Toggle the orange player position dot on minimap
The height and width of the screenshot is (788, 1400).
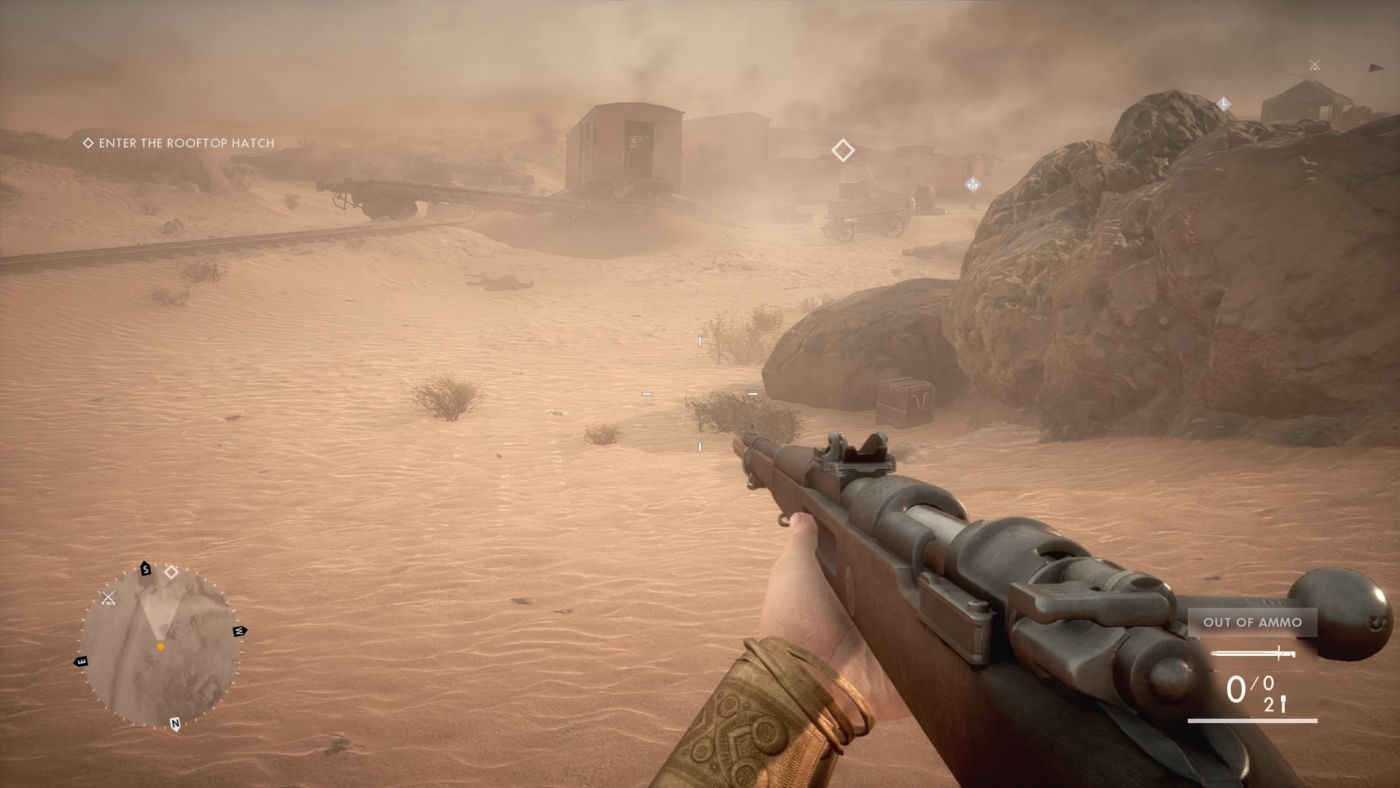160,646
